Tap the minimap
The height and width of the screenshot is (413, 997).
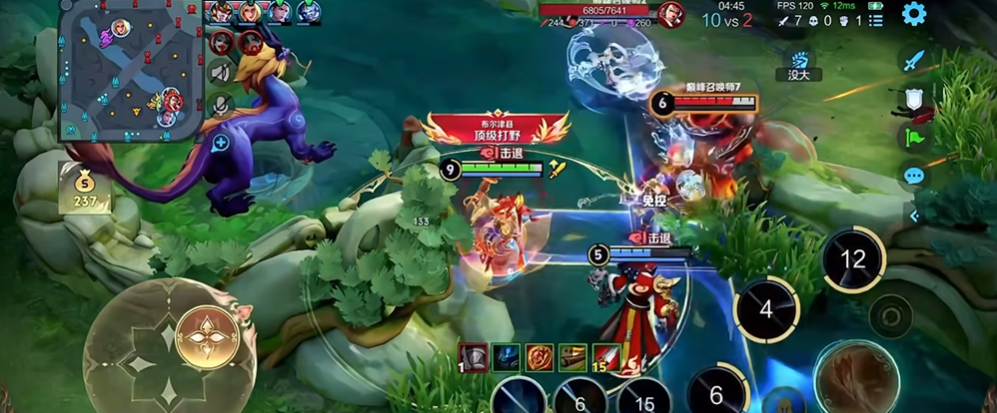(x=125, y=70)
